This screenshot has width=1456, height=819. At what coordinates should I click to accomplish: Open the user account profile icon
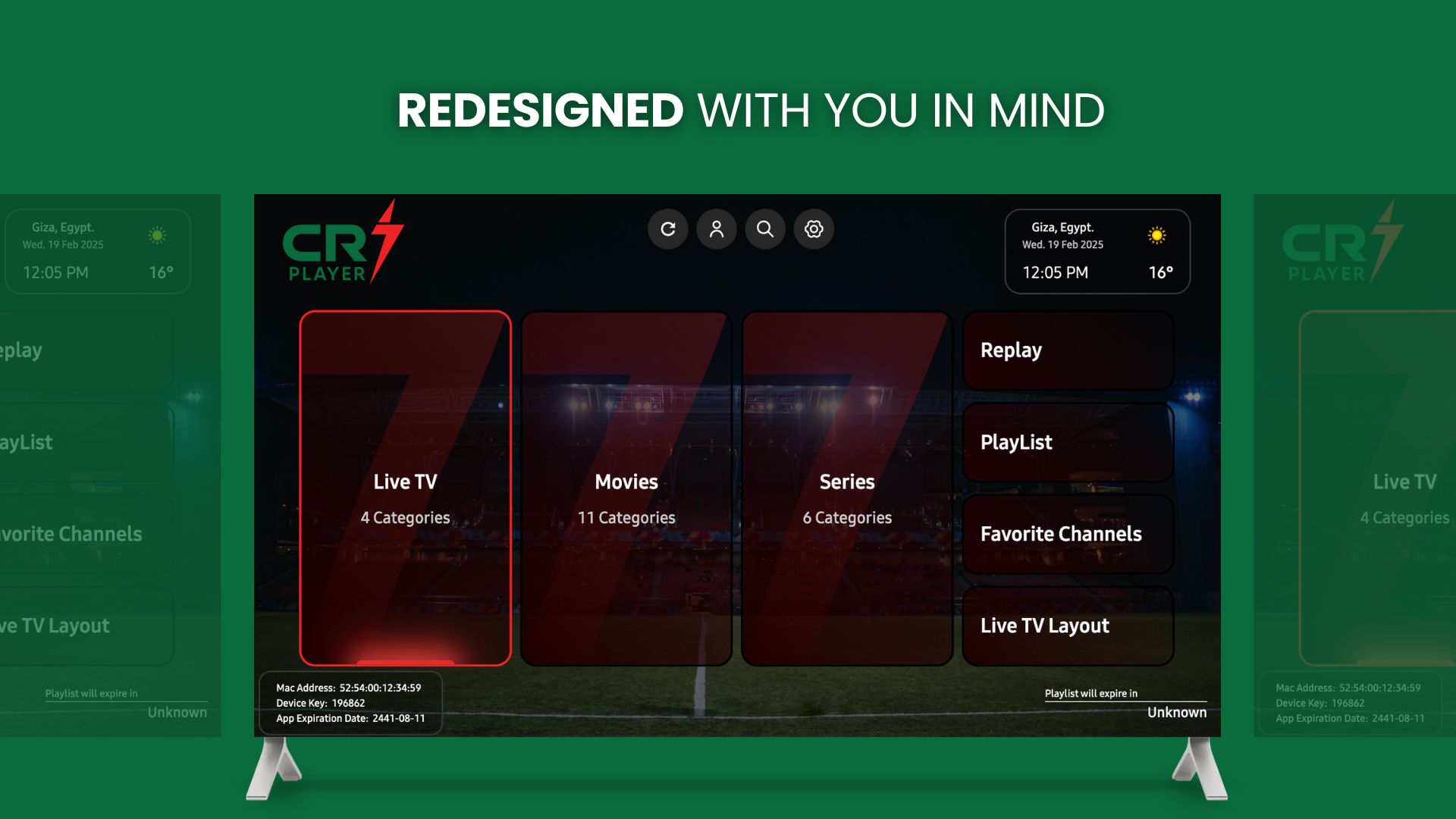(717, 229)
